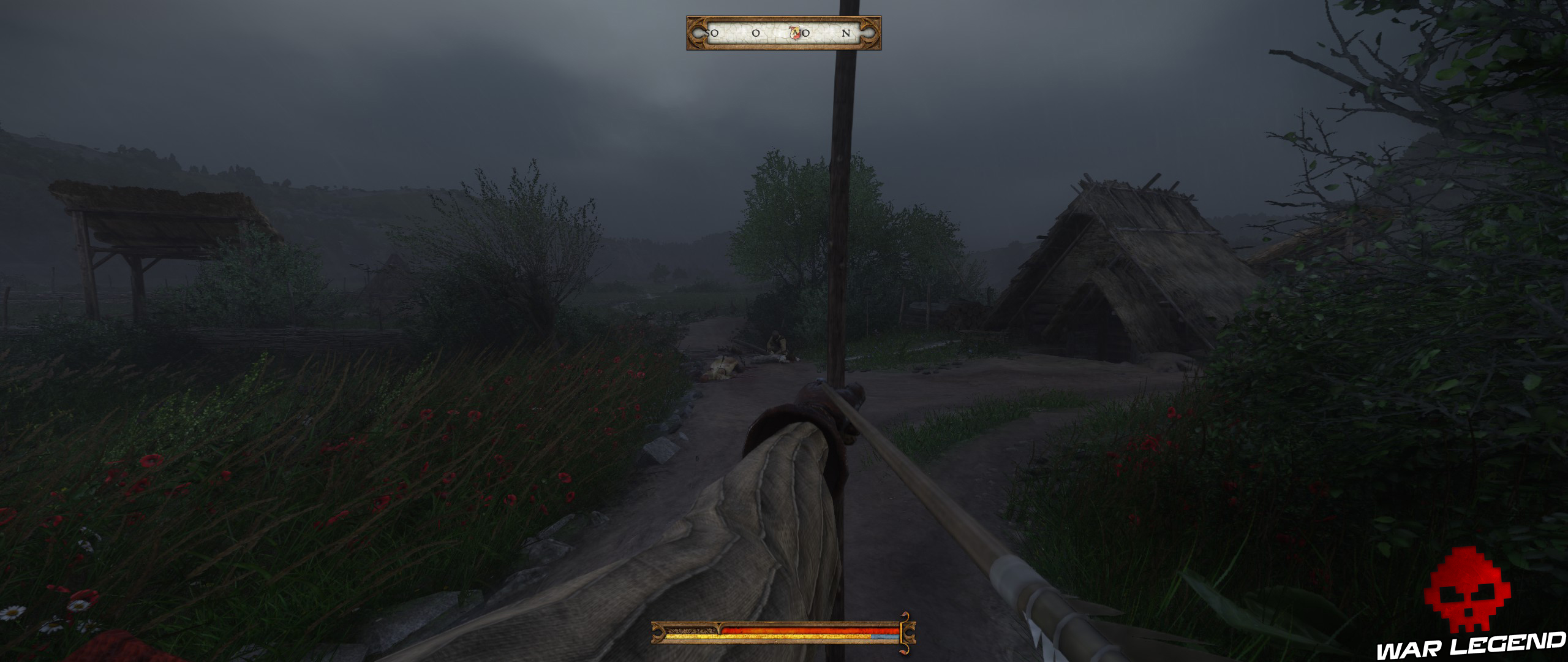Click the 'O' west marker on the compass
Viewport: 1568px width, 662px height.
[x=756, y=34]
